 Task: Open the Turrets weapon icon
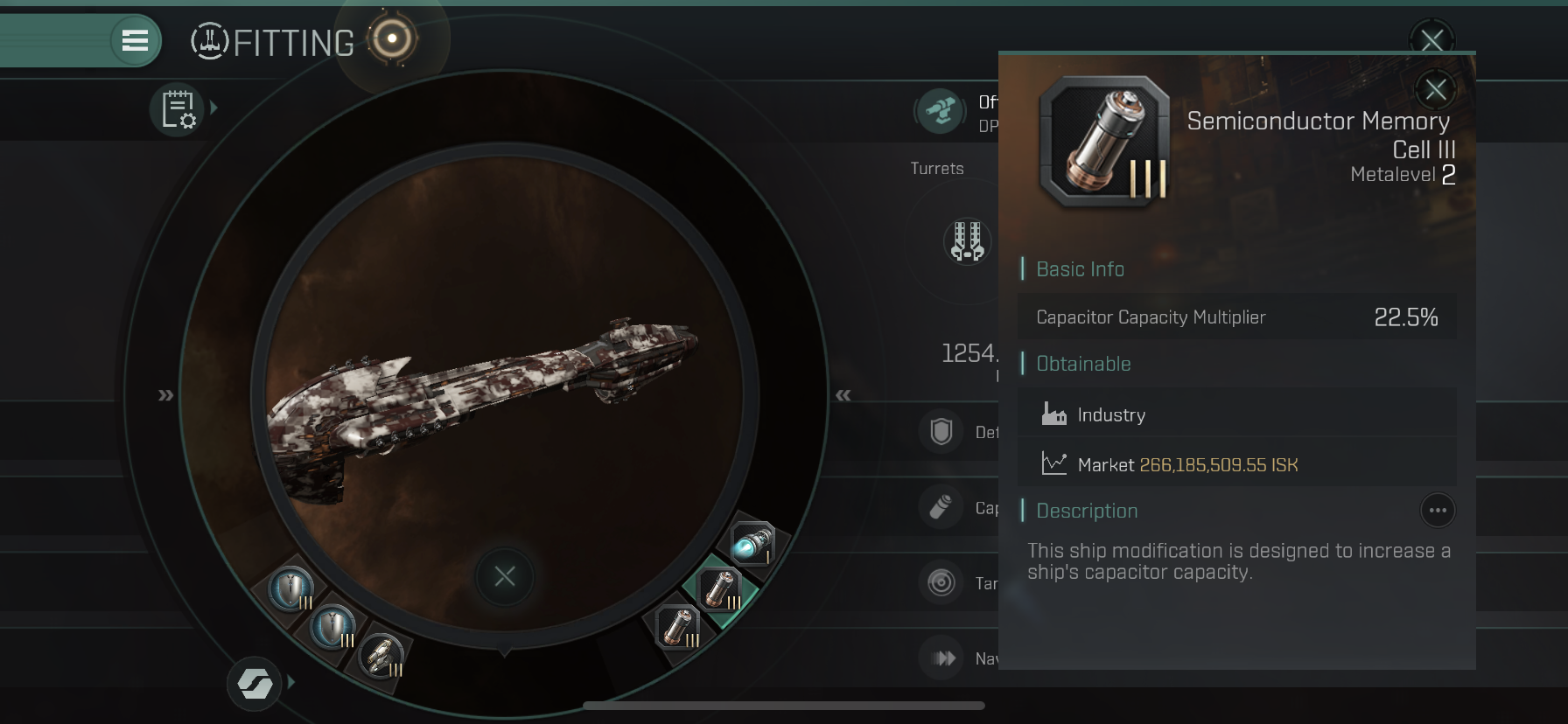968,240
